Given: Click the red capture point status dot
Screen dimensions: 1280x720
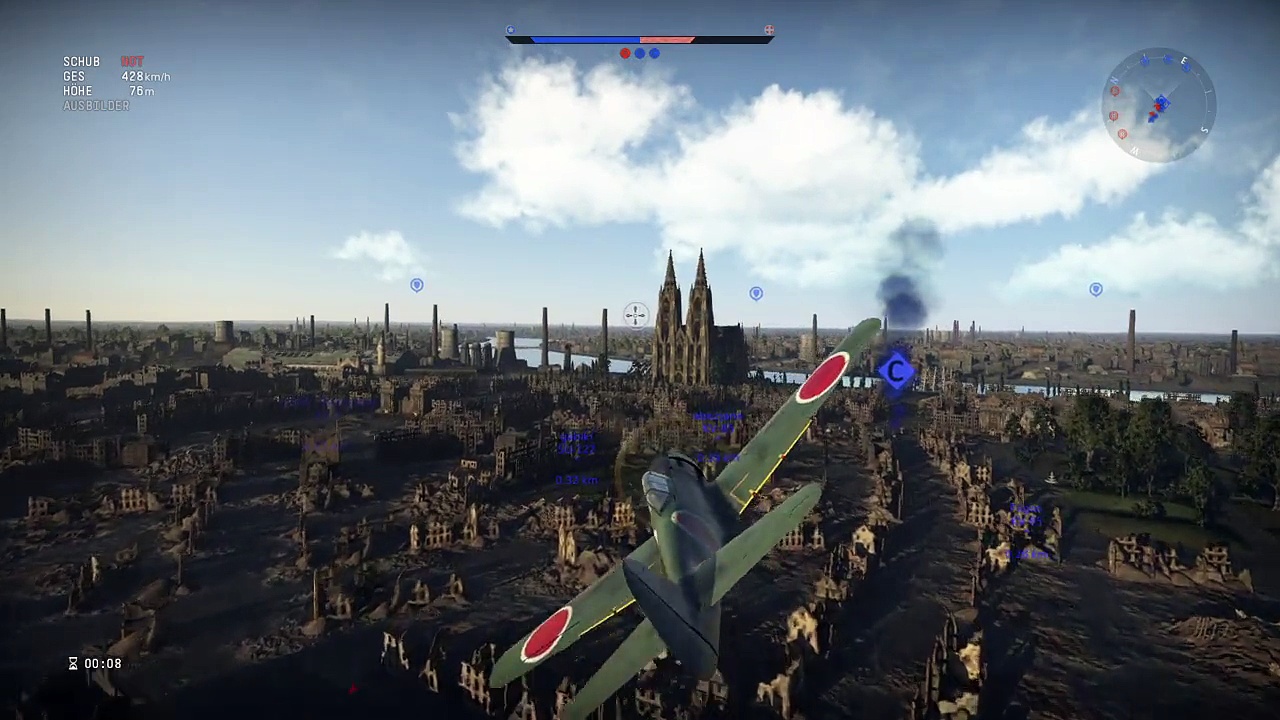Looking at the screenshot, I should [625, 53].
